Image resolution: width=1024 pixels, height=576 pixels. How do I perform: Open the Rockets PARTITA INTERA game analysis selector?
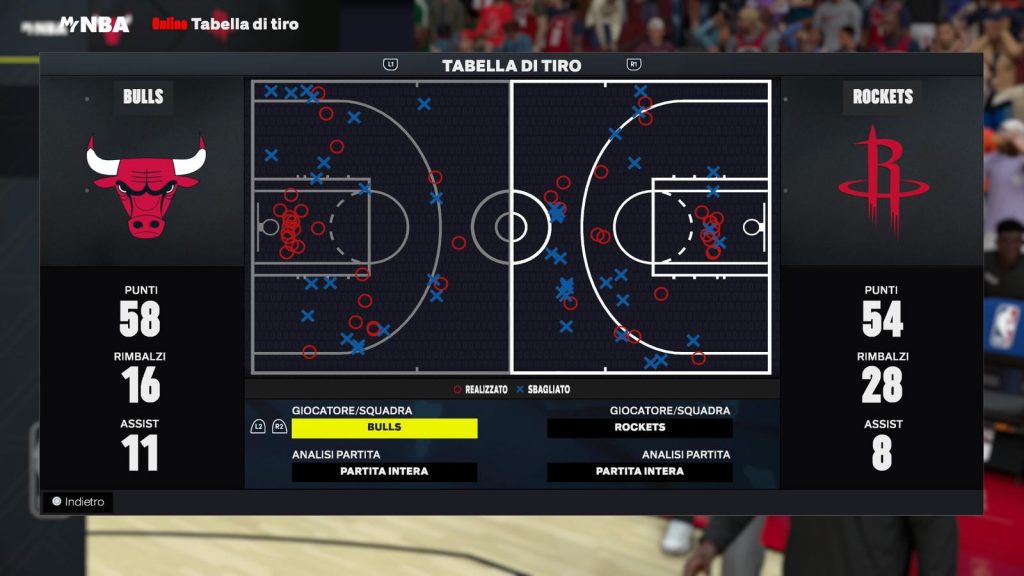(x=639, y=472)
